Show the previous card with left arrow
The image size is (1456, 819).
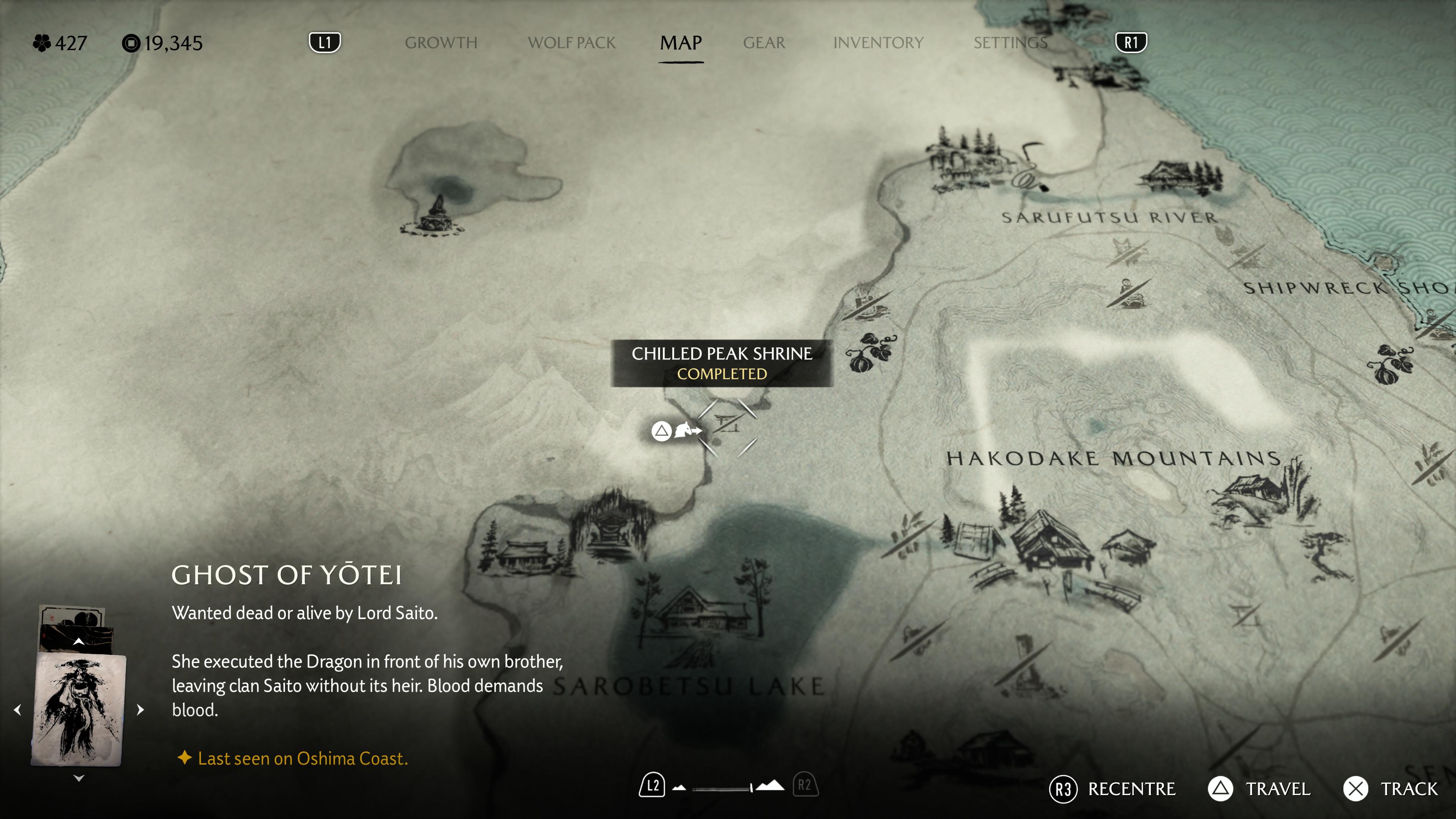coord(17,710)
